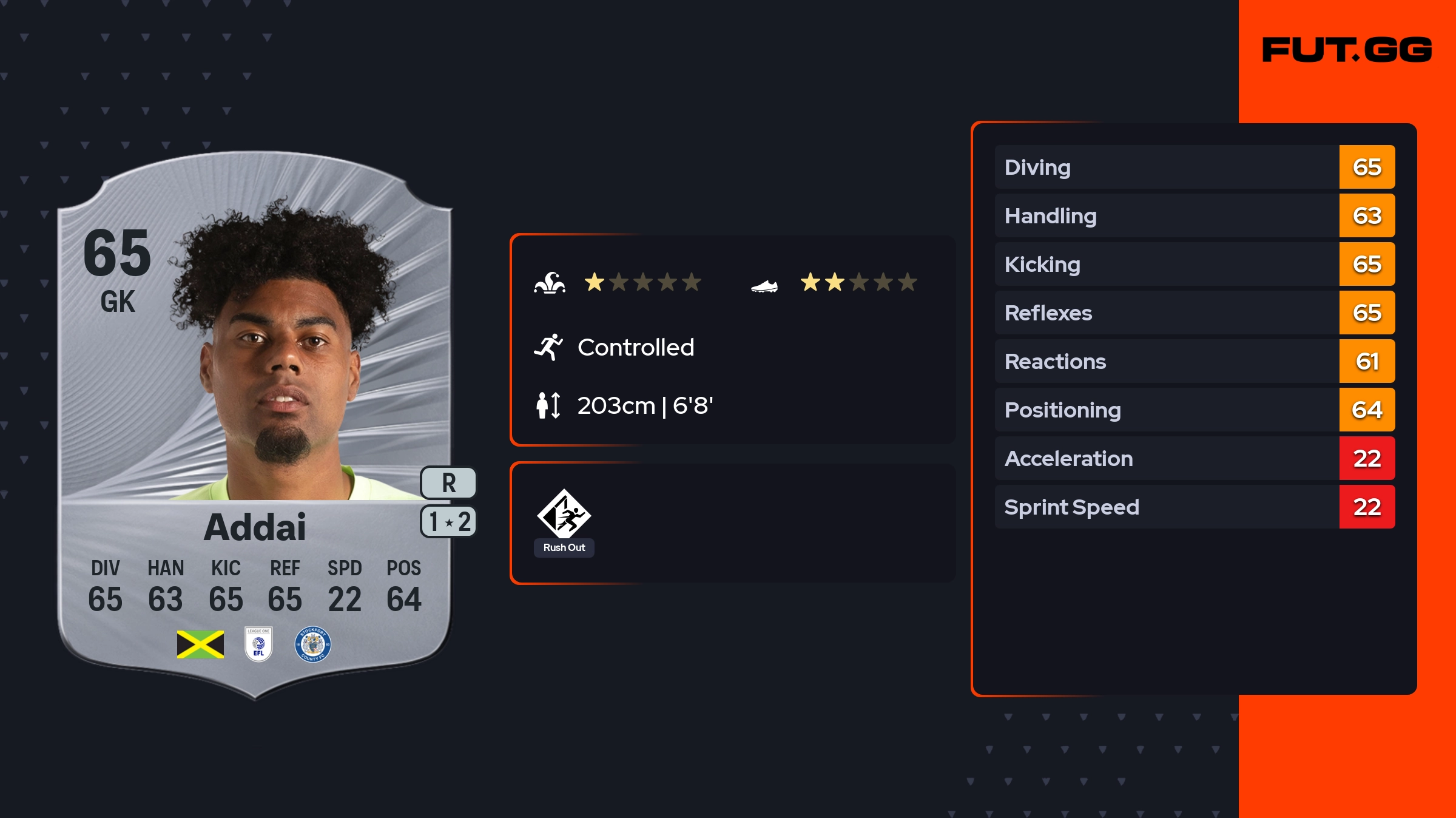The image size is (1456, 818).
Task: Open the FUT.GG logo
Action: [x=1347, y=50]
